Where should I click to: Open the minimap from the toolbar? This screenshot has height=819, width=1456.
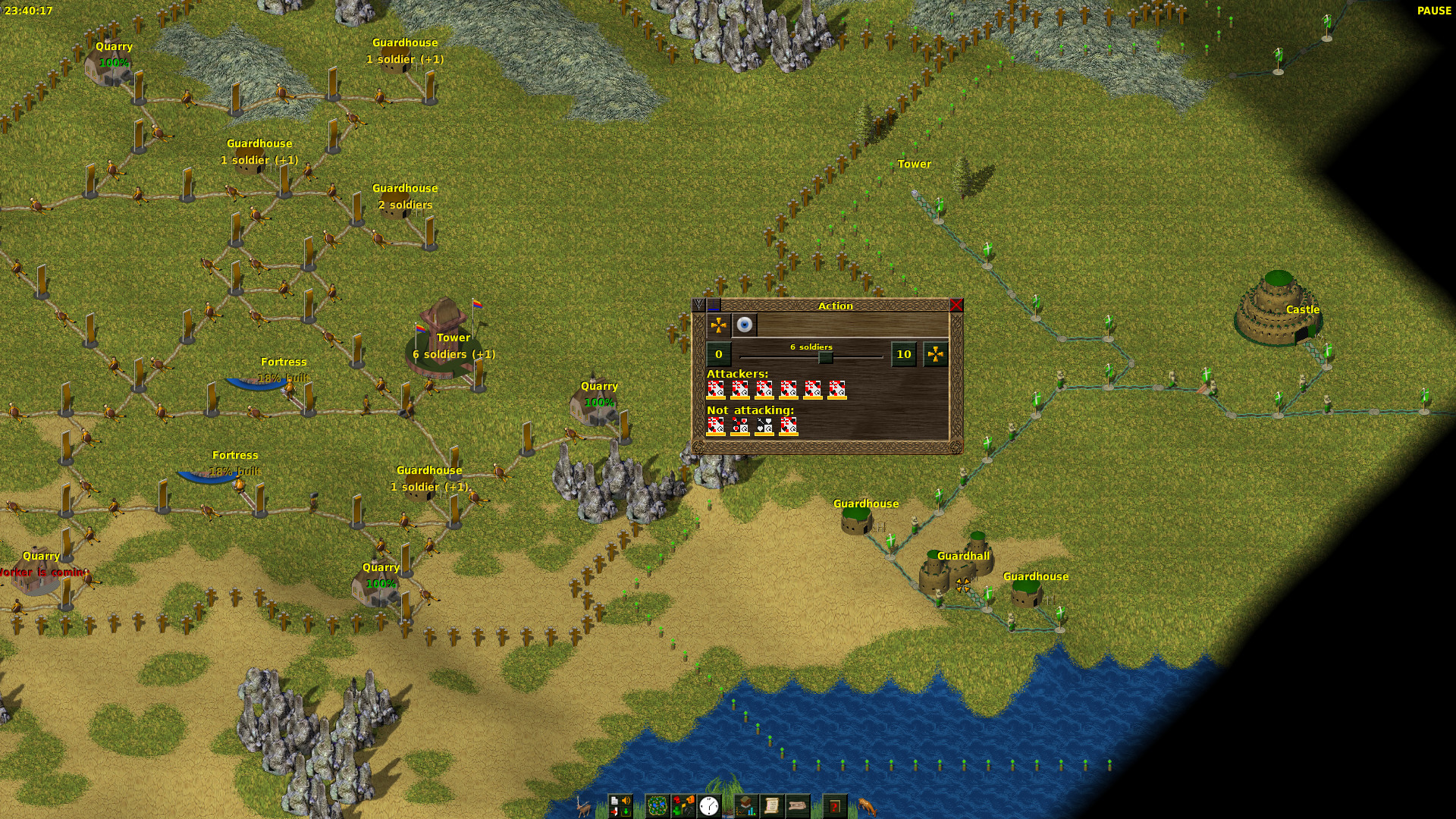(x=657, y=805)
